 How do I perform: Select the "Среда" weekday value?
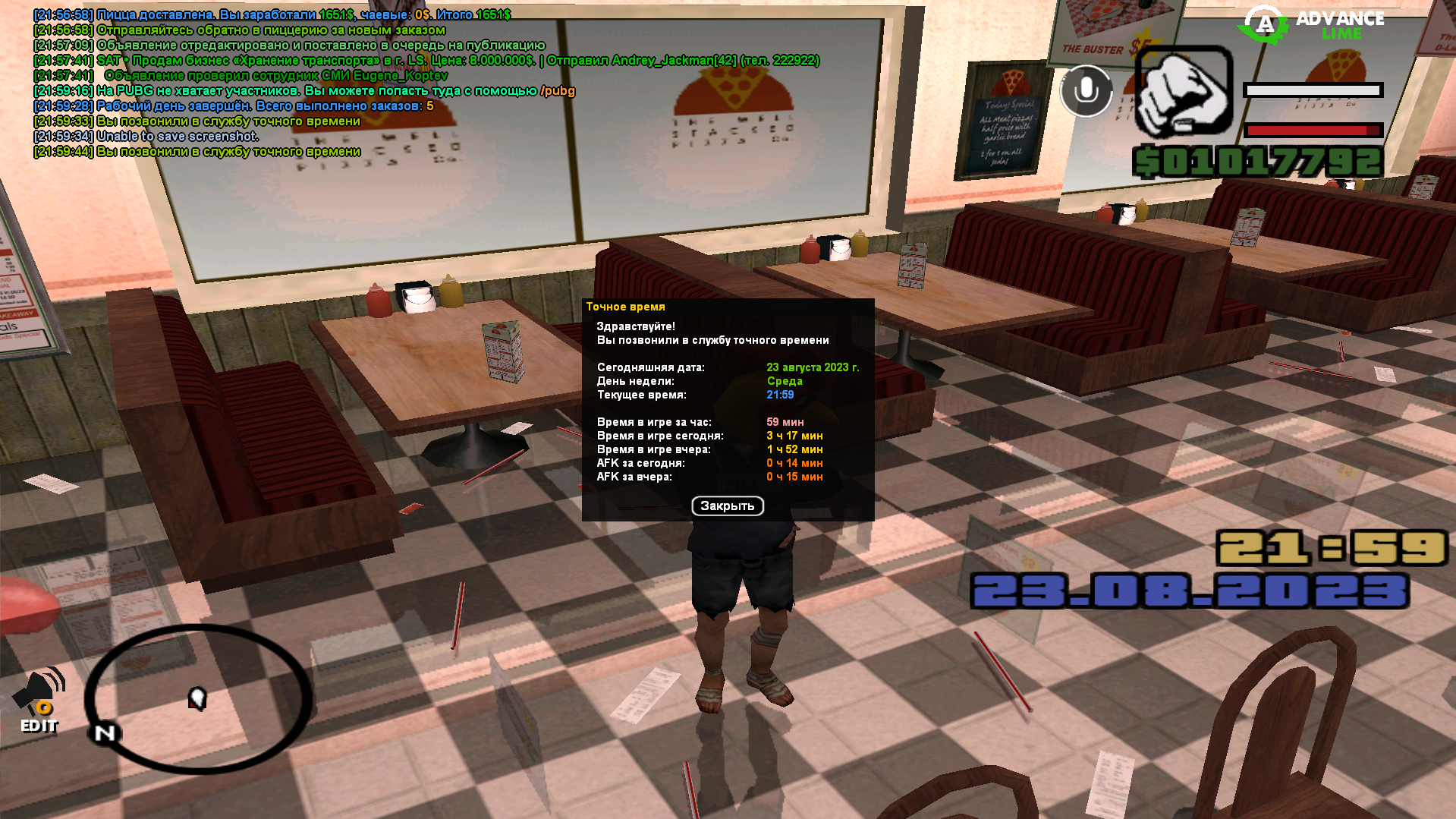click(786, 381)
